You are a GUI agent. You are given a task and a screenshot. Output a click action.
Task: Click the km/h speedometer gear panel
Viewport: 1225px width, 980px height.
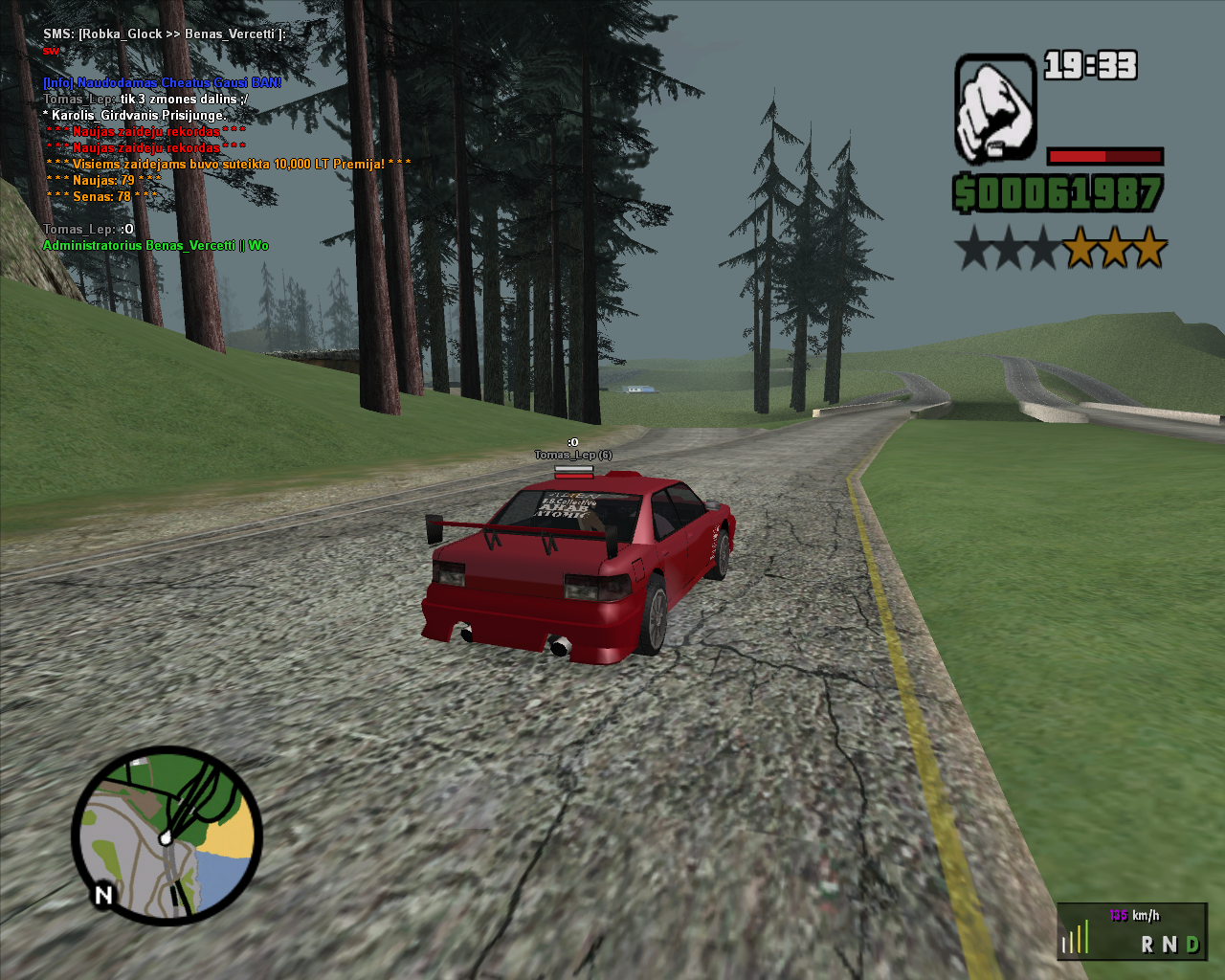[1132, 931]
